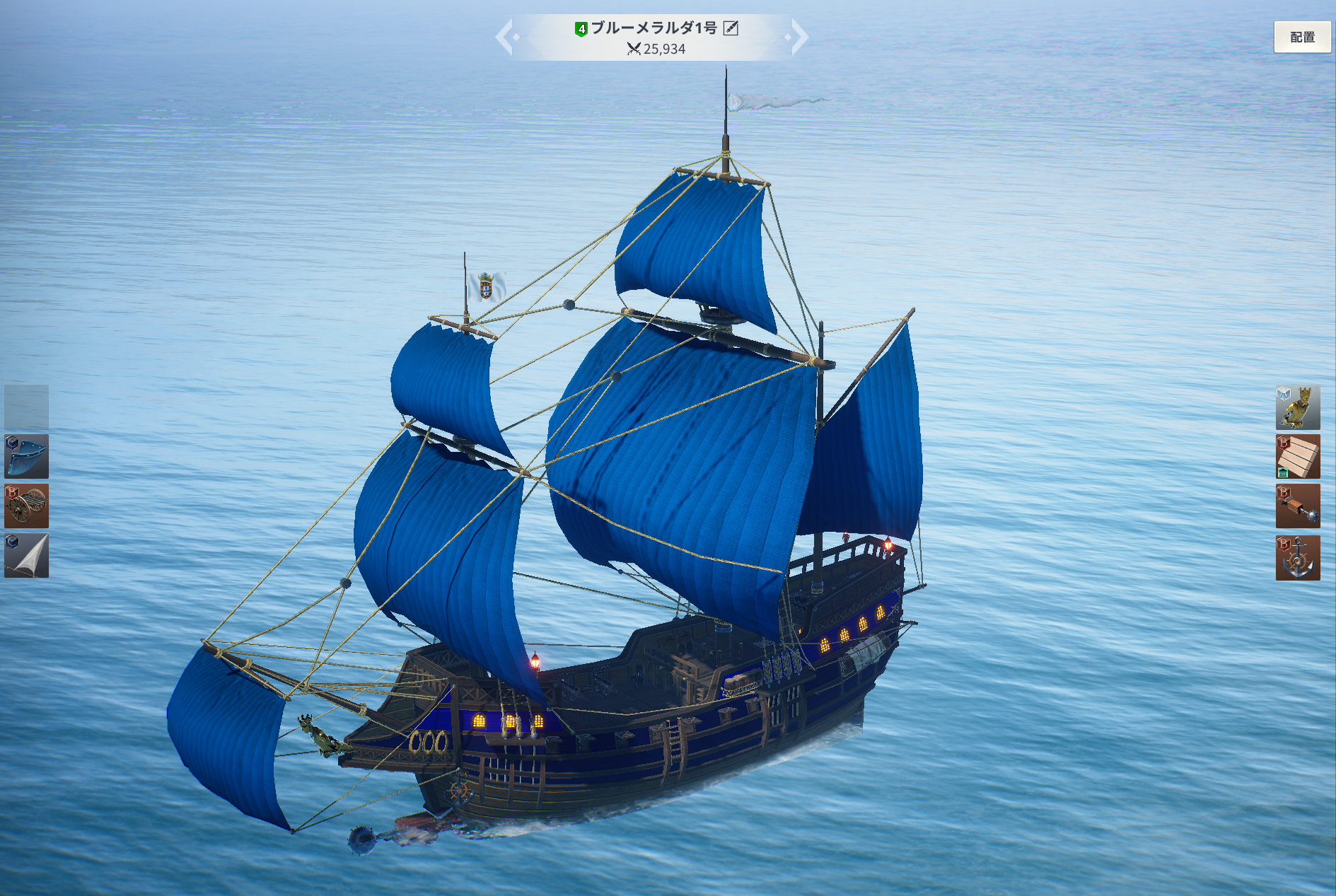Select the anchor and wheel equipment slot

[x=1297, y=557]
